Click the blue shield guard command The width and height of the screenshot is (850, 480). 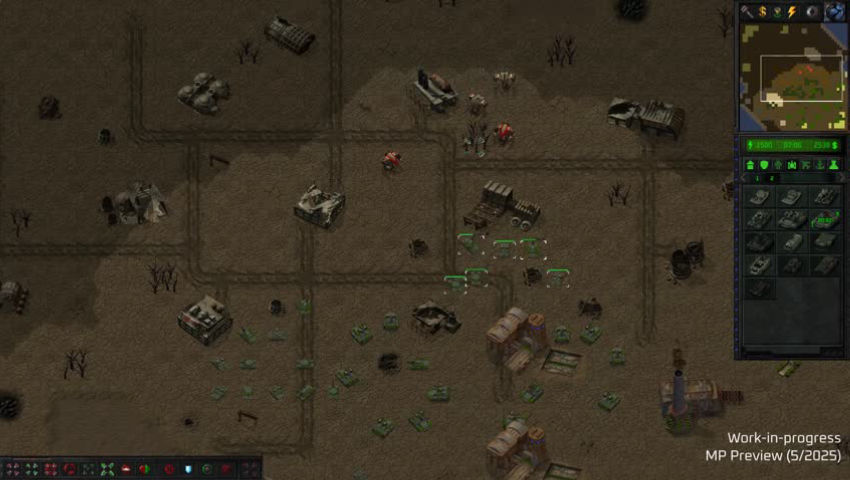(x=187, y=469)
